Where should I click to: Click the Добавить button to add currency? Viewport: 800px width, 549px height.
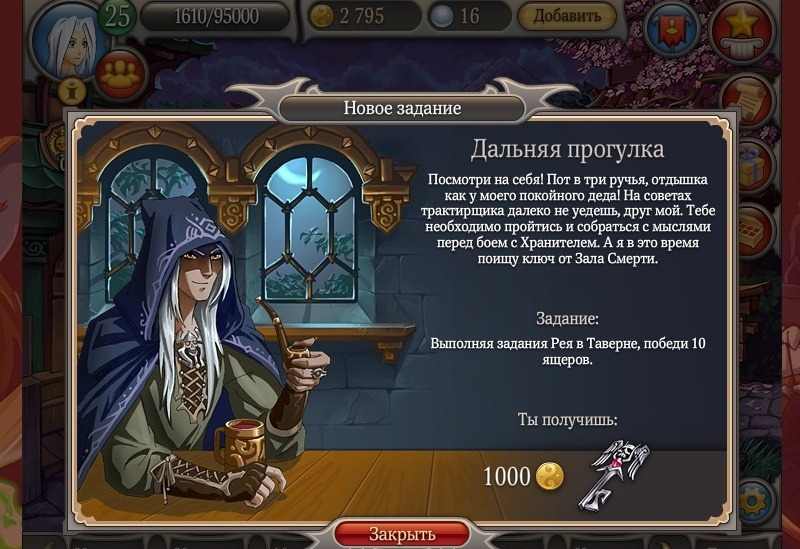point(566,16)
